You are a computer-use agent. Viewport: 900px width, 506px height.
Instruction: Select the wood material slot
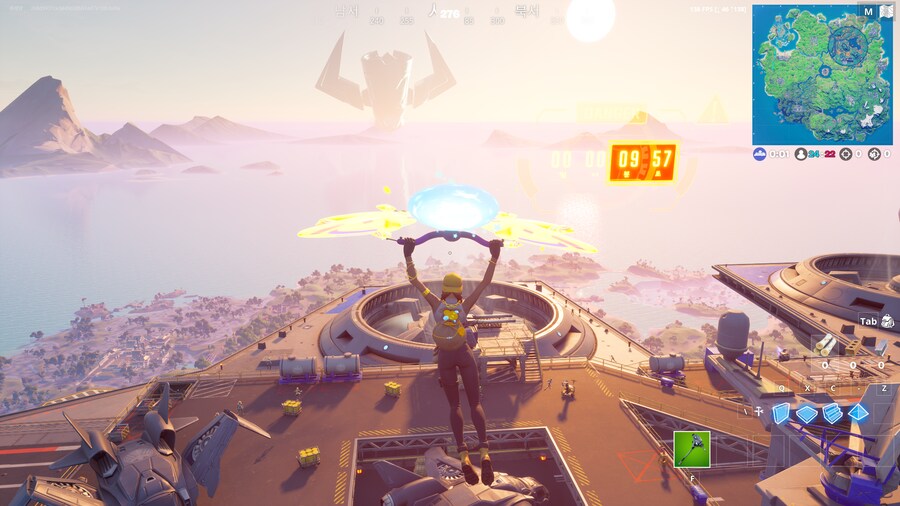pyautogui.click(x=827, y=345)
